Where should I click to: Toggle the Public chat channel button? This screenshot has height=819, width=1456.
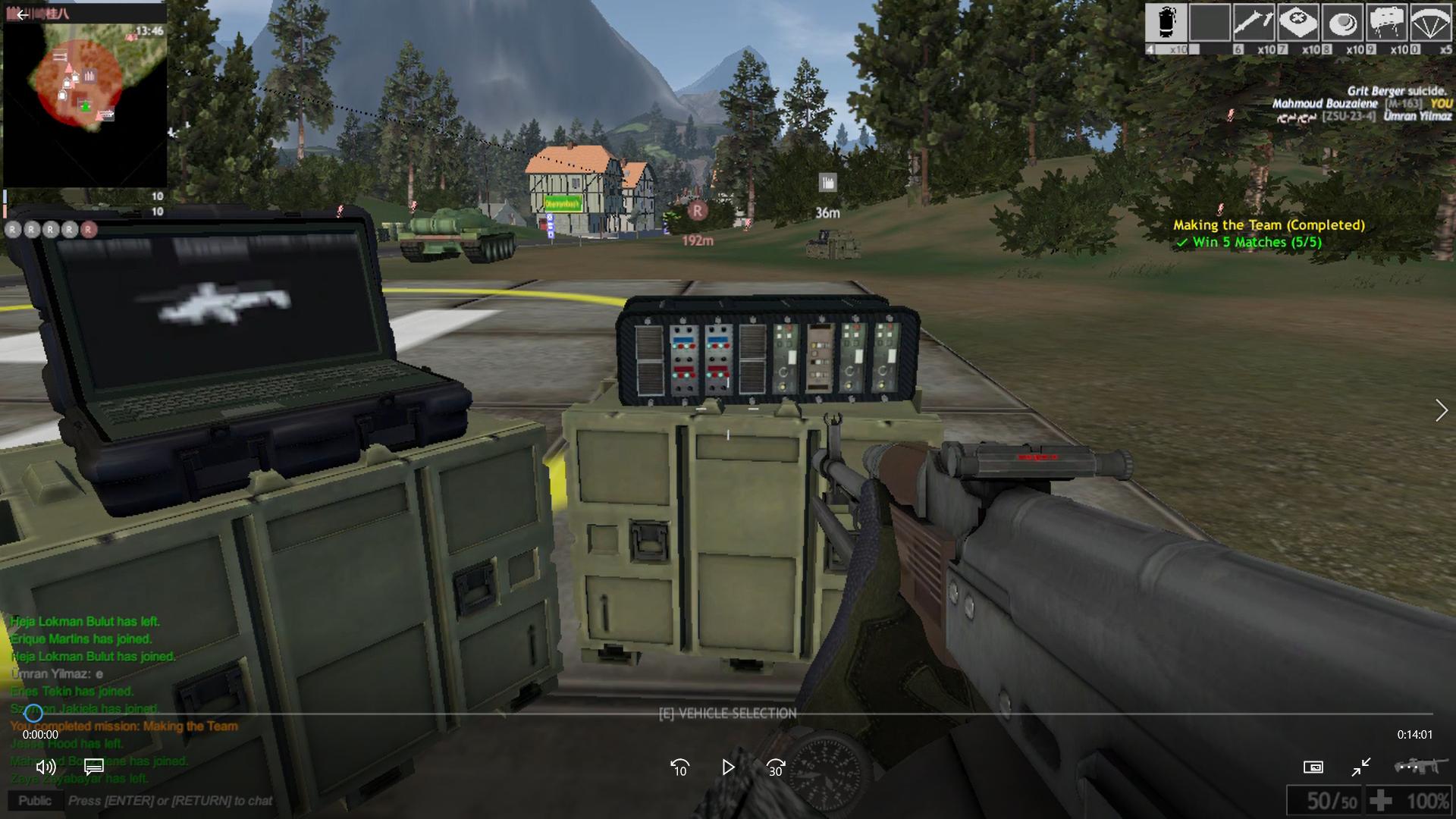pos(35,801)
